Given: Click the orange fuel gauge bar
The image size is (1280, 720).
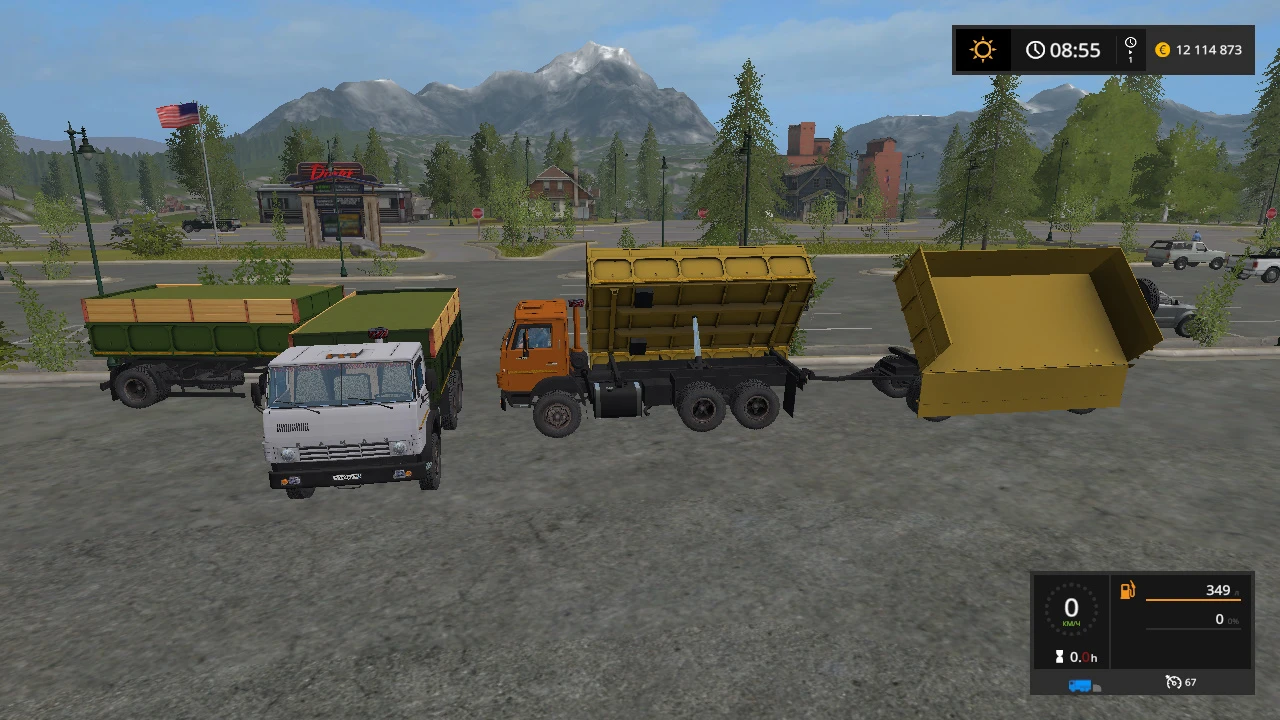Looking at the screenshot, I should pyautogui.click(x=1195, y=600).
